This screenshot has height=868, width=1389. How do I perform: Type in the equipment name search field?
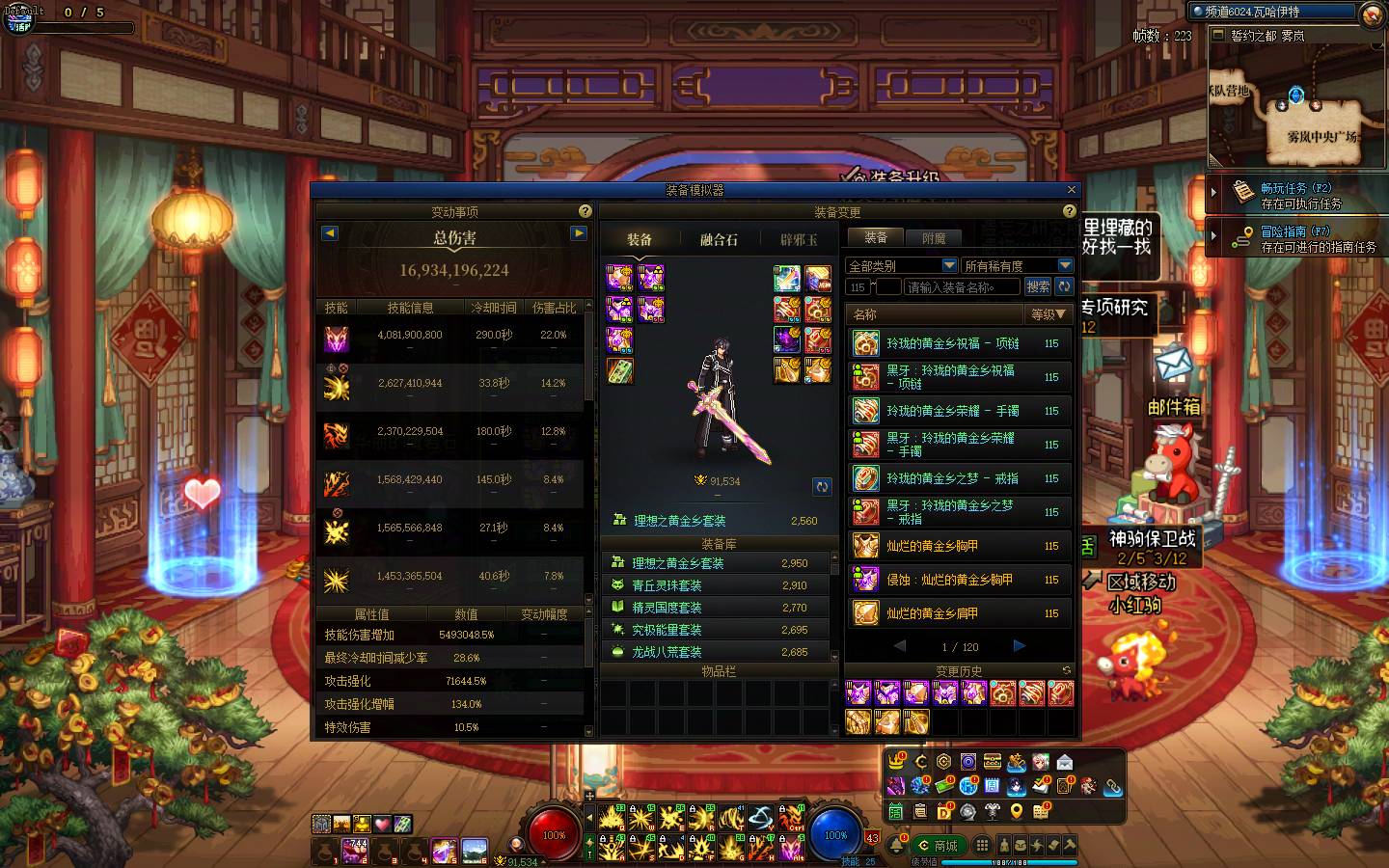click(x=962, y=286)
